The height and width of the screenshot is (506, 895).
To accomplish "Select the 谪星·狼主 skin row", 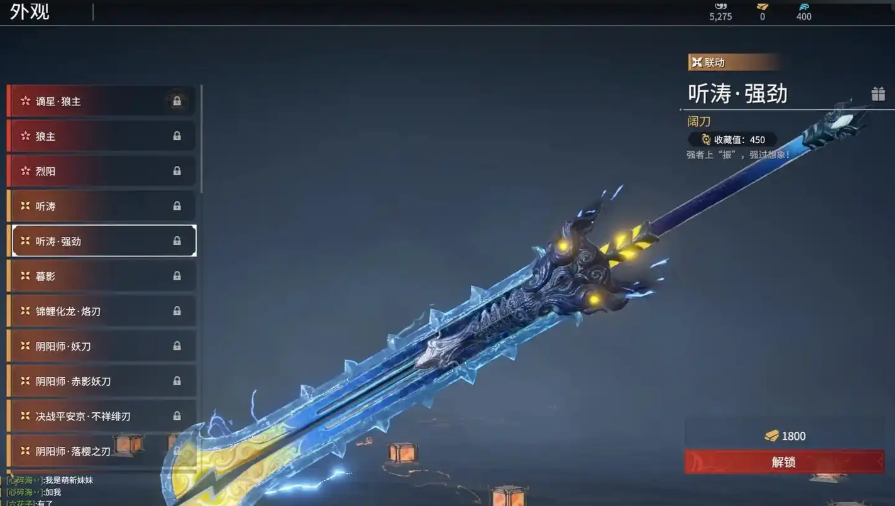I will (100, 101).
